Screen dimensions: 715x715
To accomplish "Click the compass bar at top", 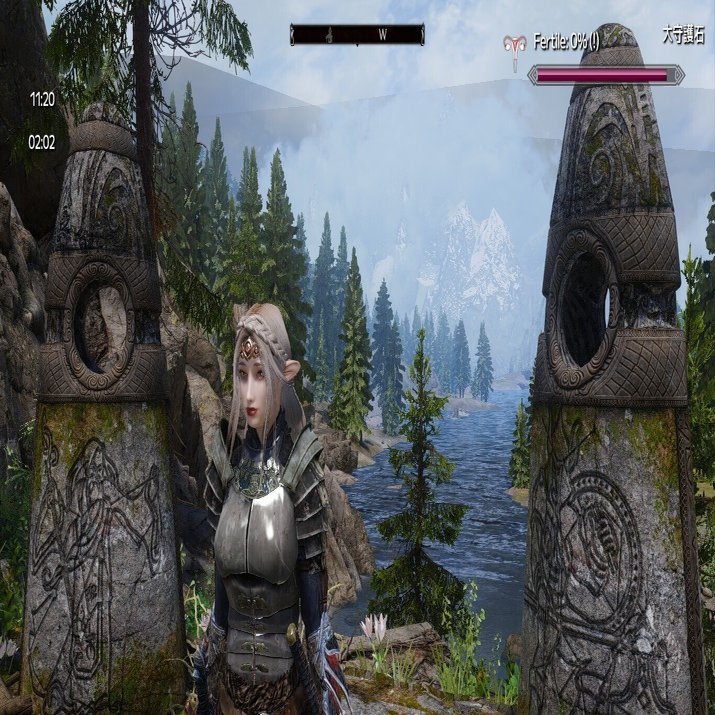I will click(357, 34).
